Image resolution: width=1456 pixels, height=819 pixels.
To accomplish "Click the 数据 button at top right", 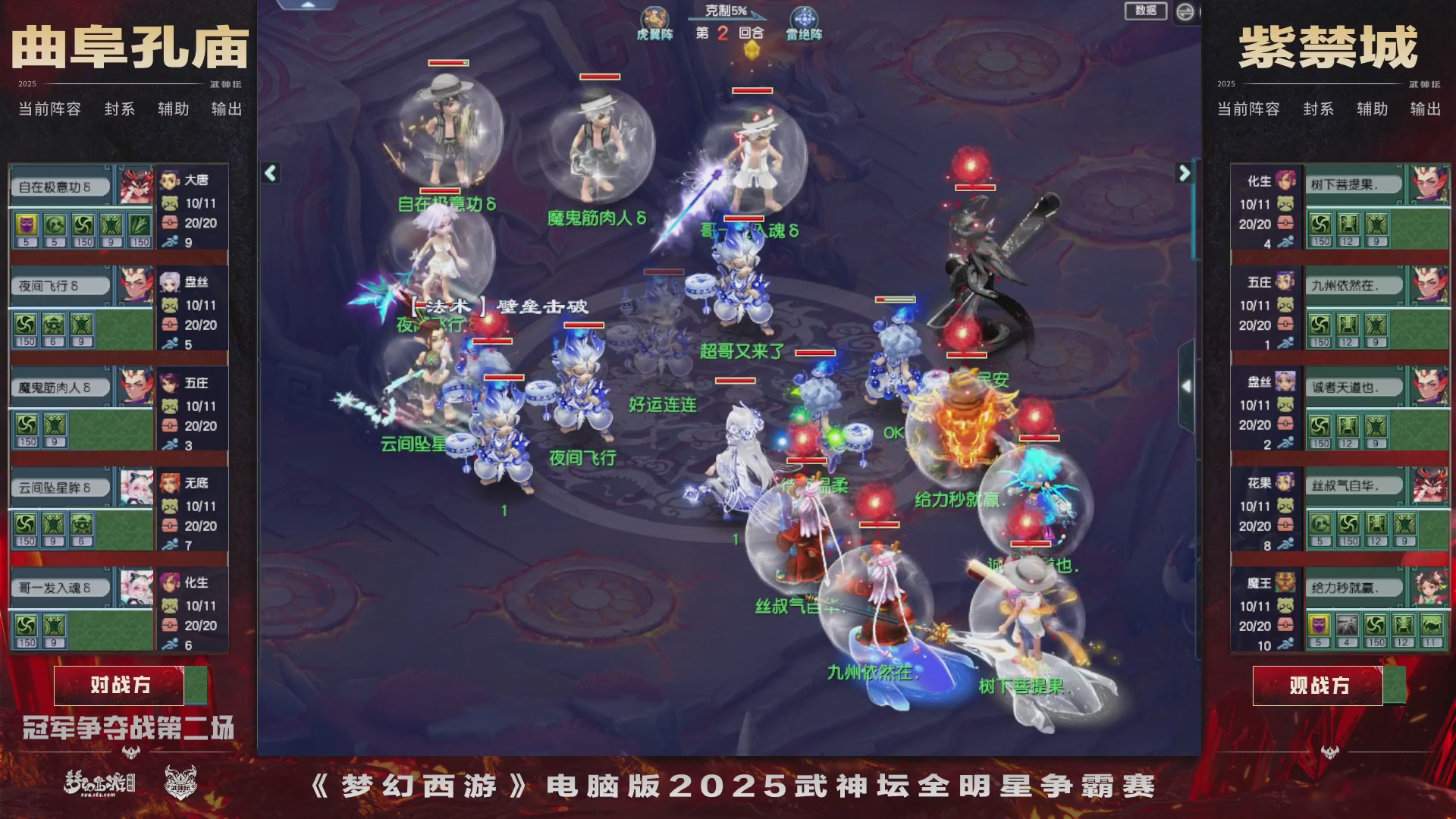I will tap(1146, 11).
